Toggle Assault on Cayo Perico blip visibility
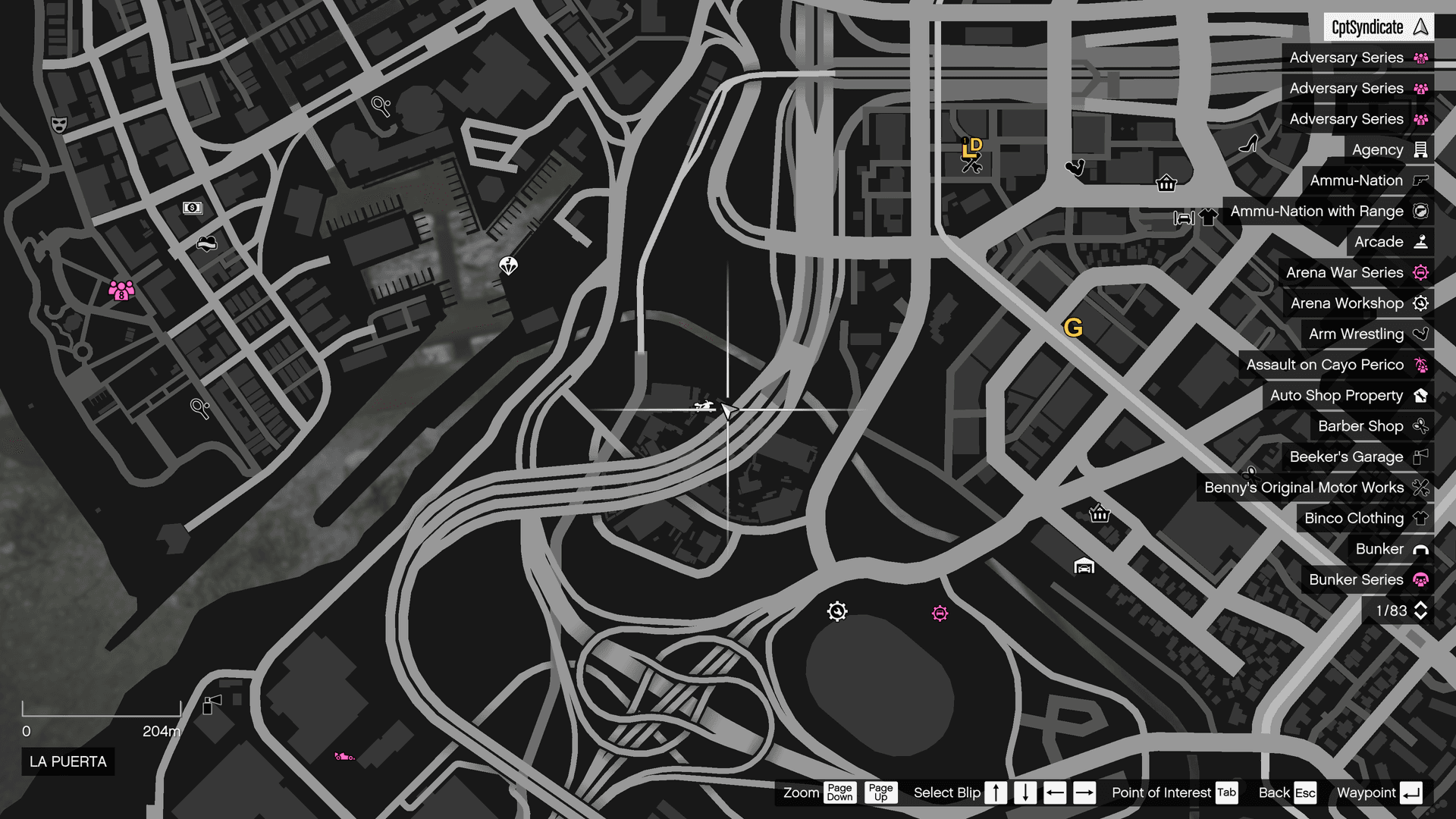 click(1336, 365)
